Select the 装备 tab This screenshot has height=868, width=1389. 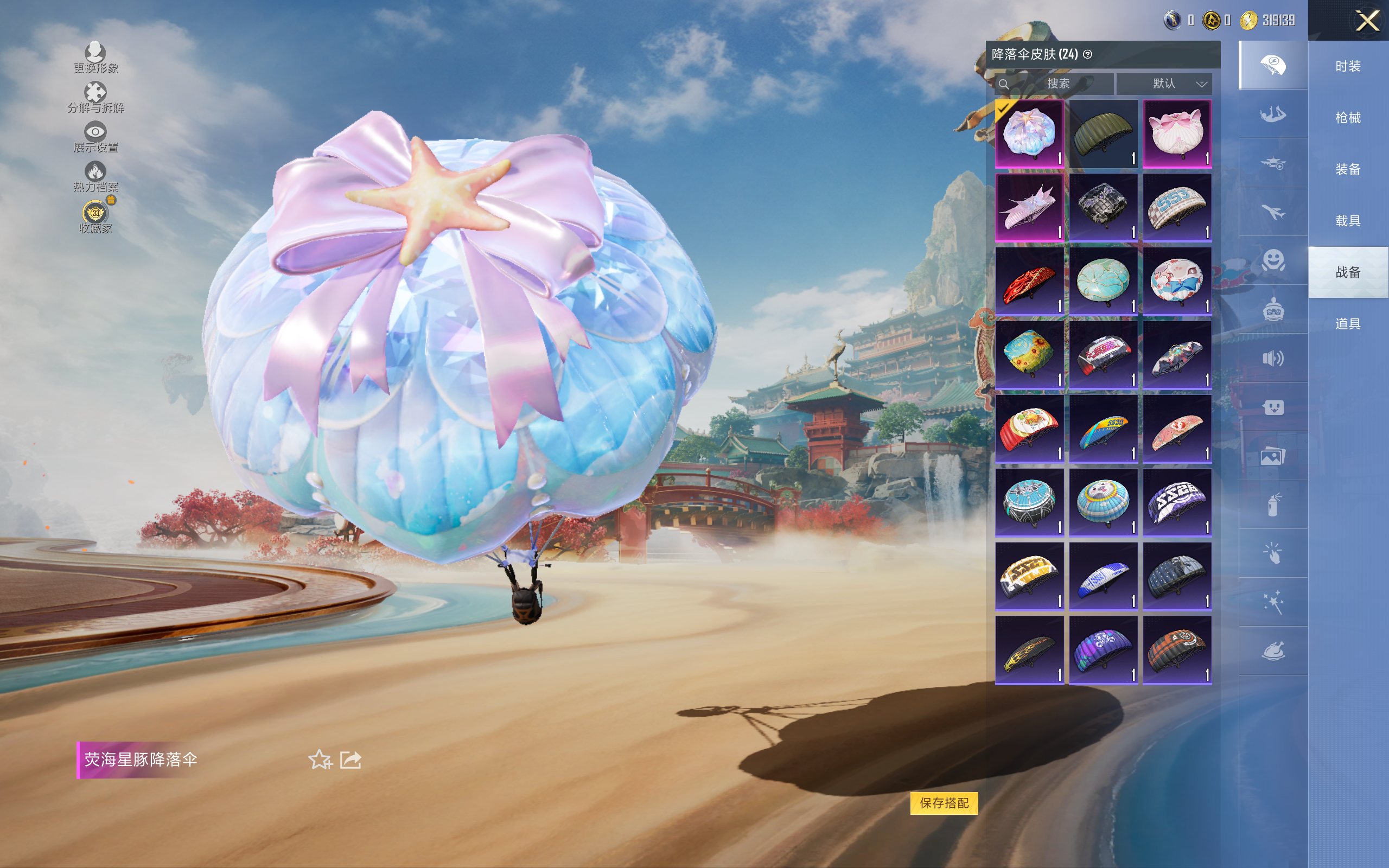click(1348, 169)
